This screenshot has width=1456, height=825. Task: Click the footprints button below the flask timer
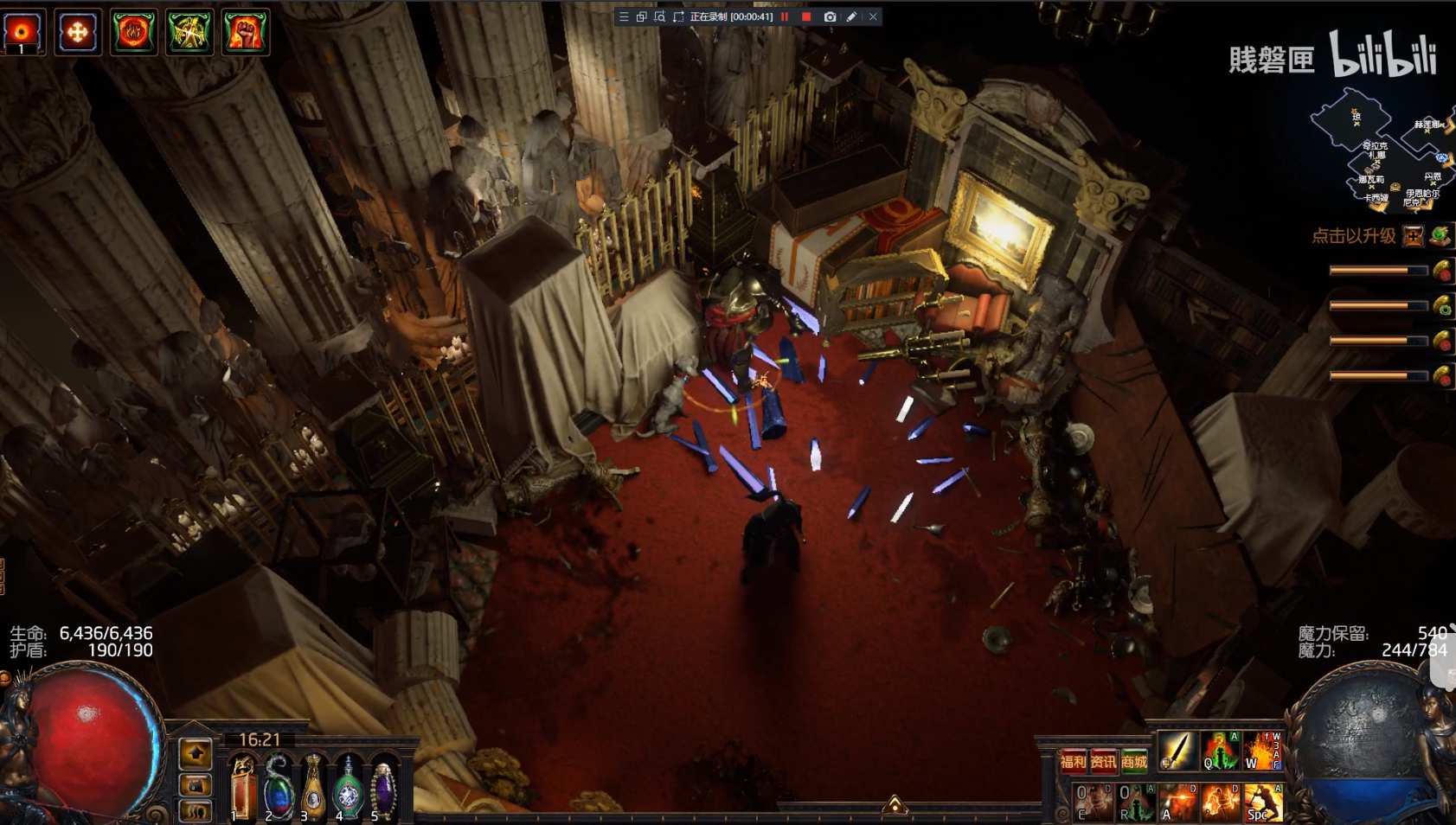pyautogui.click(x=196, y=811)
